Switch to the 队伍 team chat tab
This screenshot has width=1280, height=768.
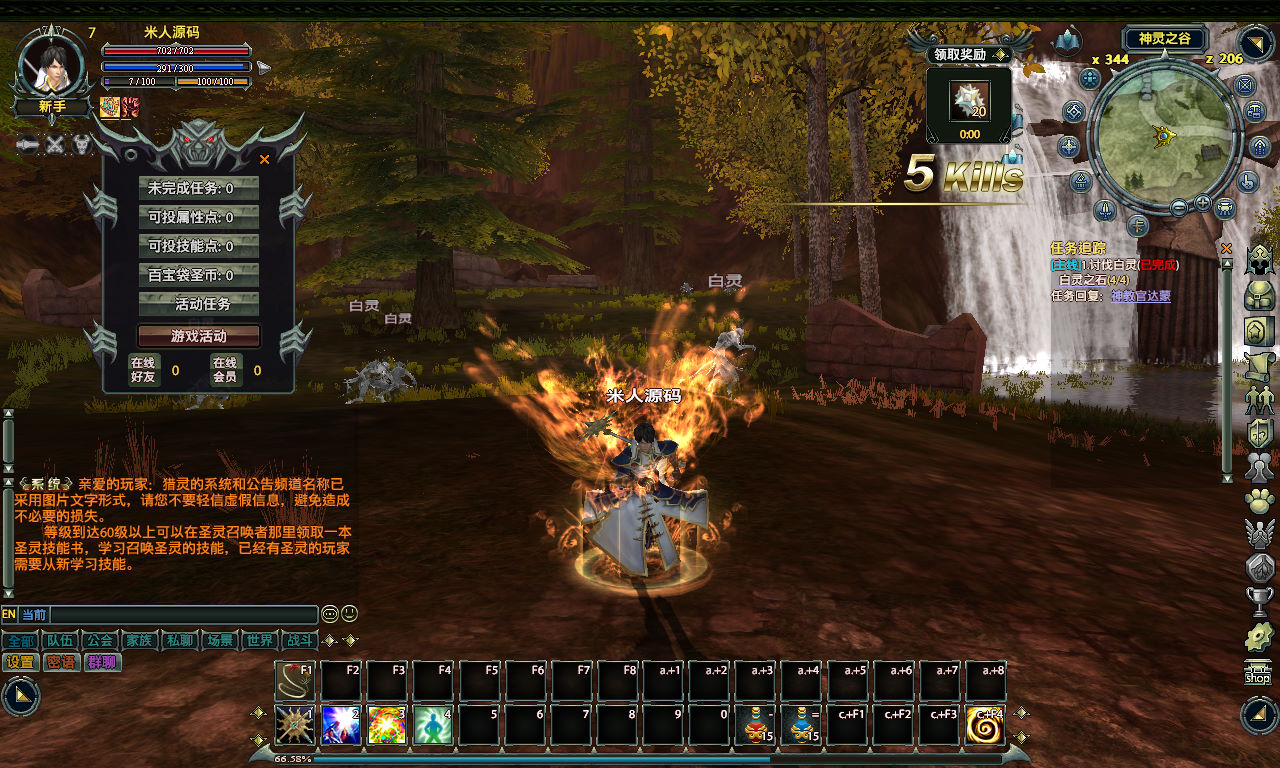(60, 640)
